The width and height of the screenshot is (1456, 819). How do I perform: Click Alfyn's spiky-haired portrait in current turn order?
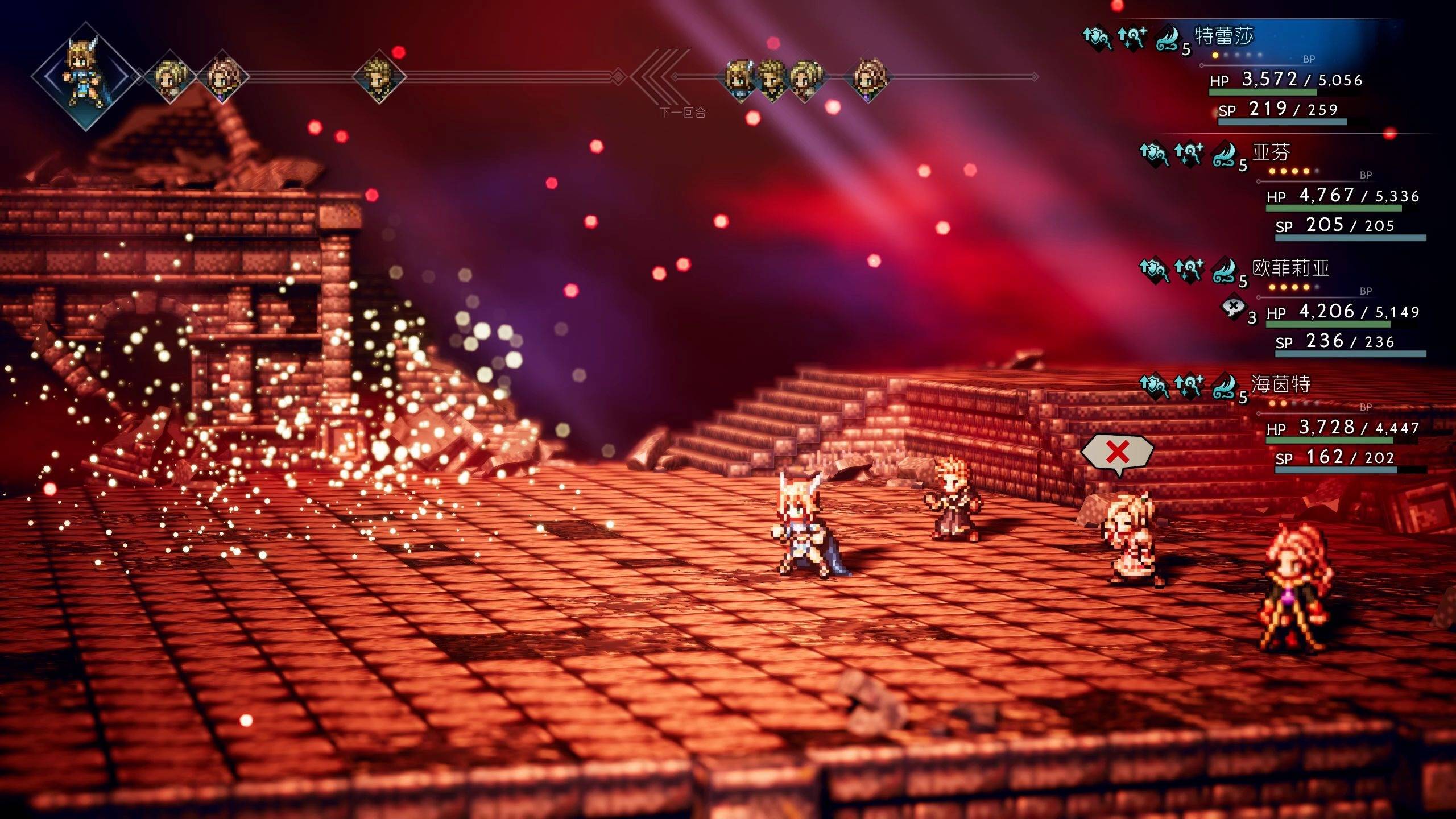378,77
